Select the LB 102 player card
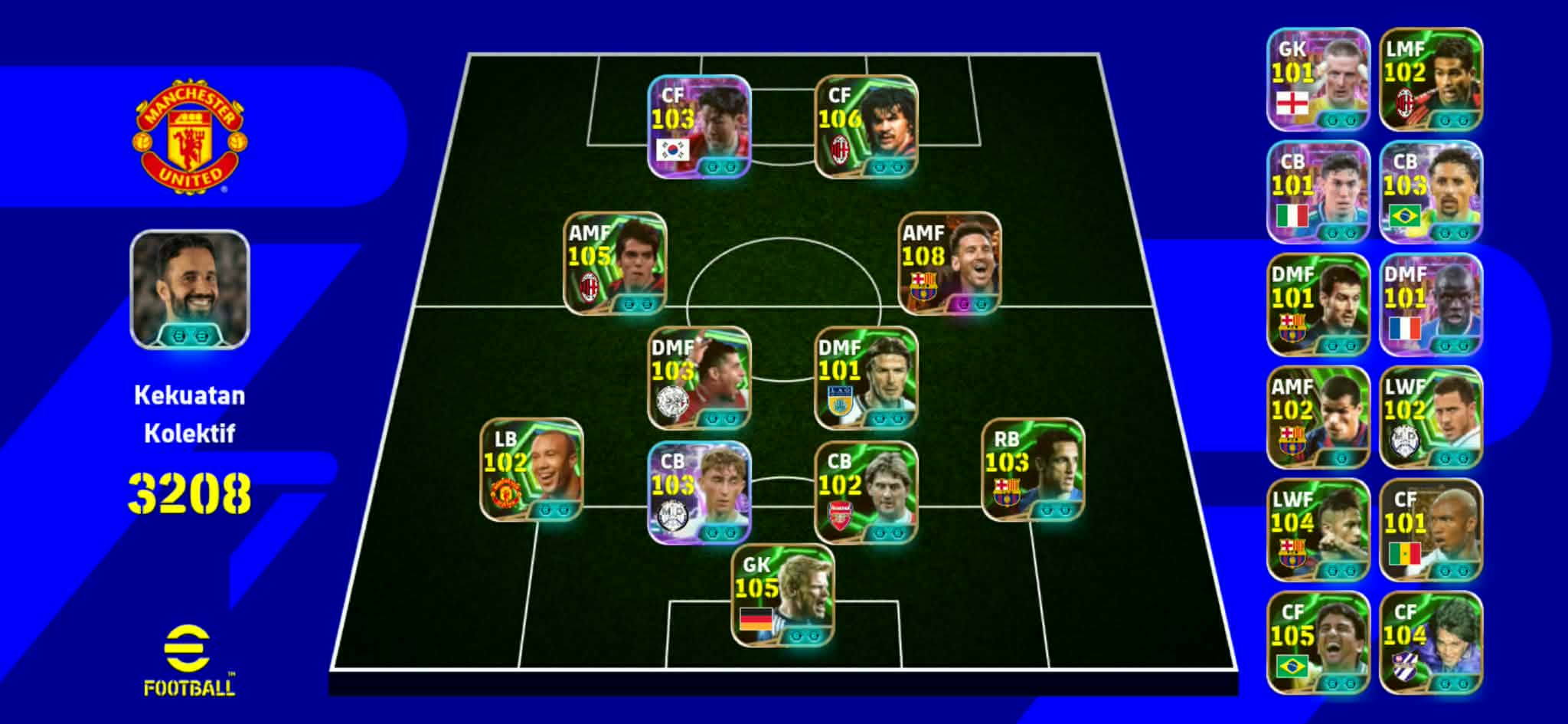Viewport: 1568px width, 724px height. pos(531,470)
